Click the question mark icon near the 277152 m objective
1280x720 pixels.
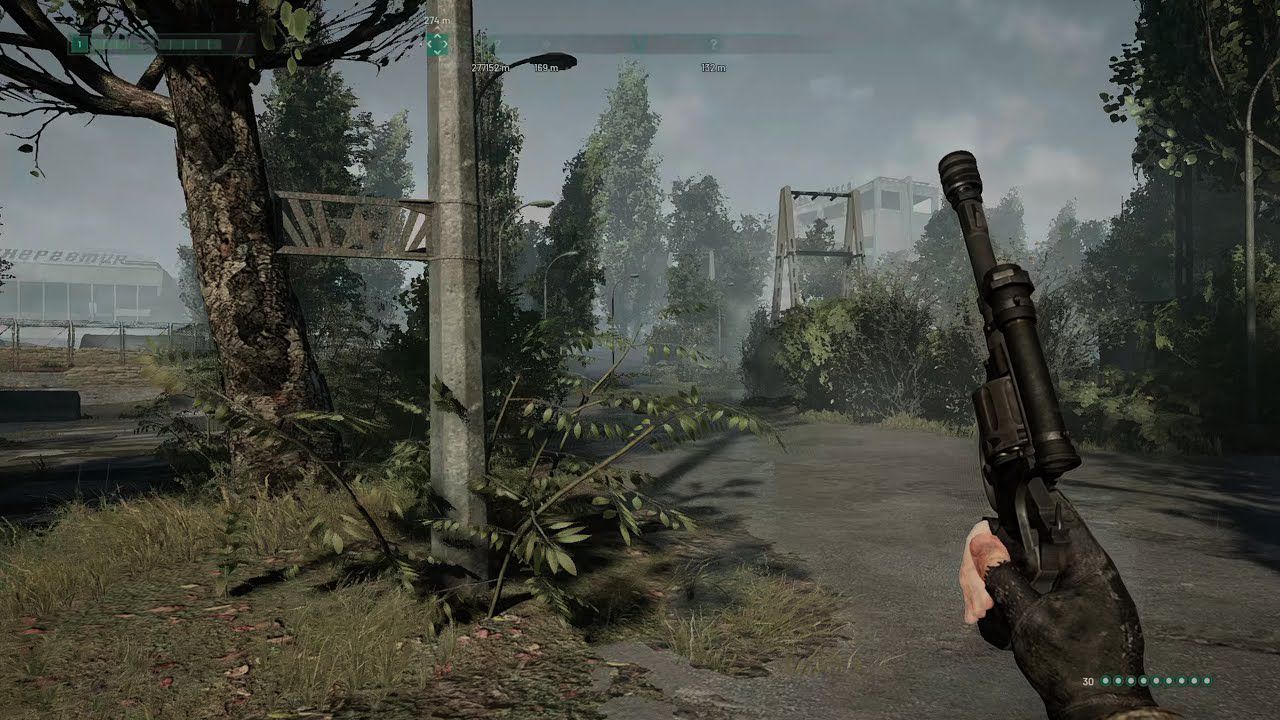497,42
